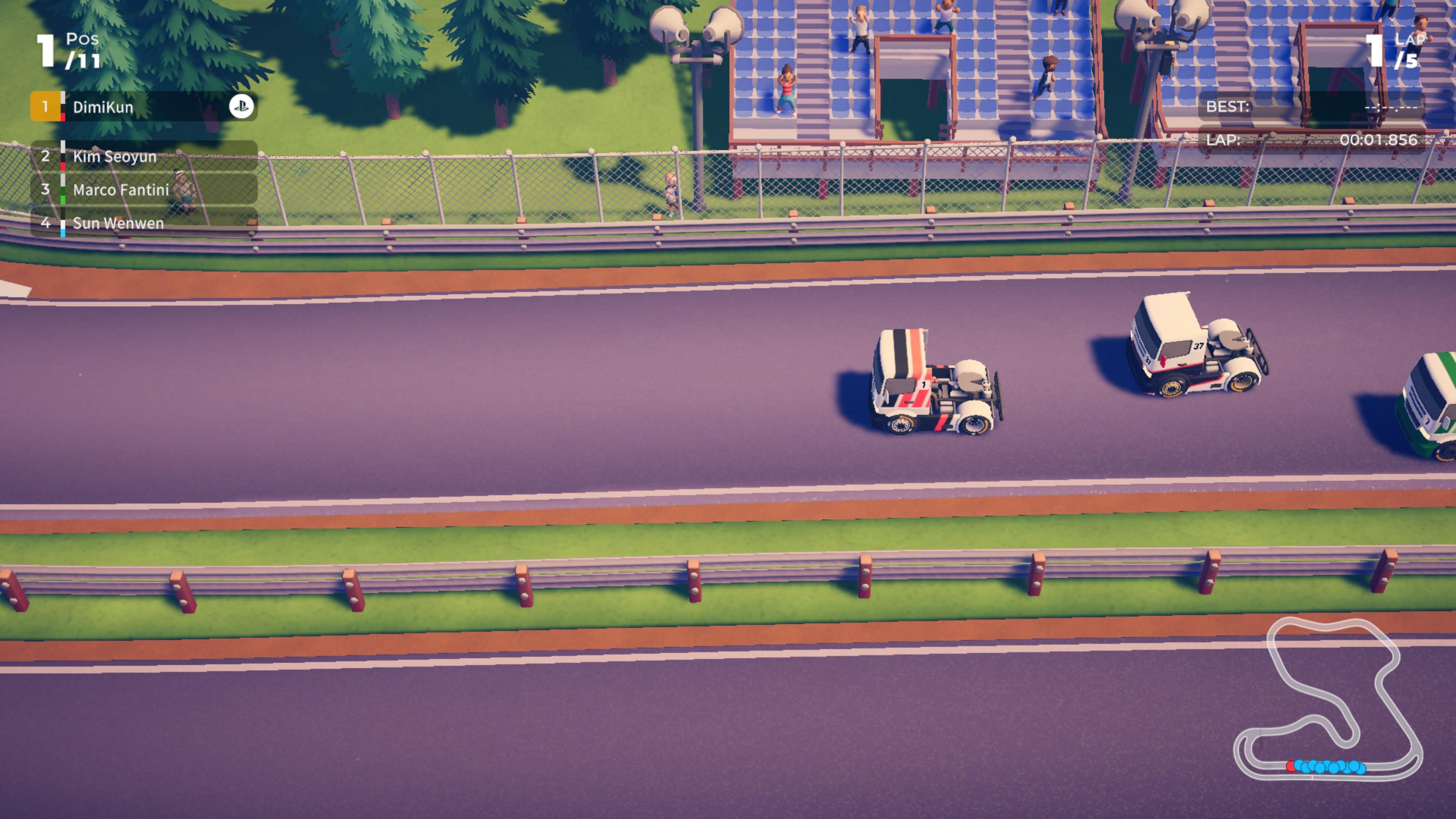The image size is (1456, 819).
Task: Expand the row for position 2 Kim Seoyun
Action: point(141,157)
